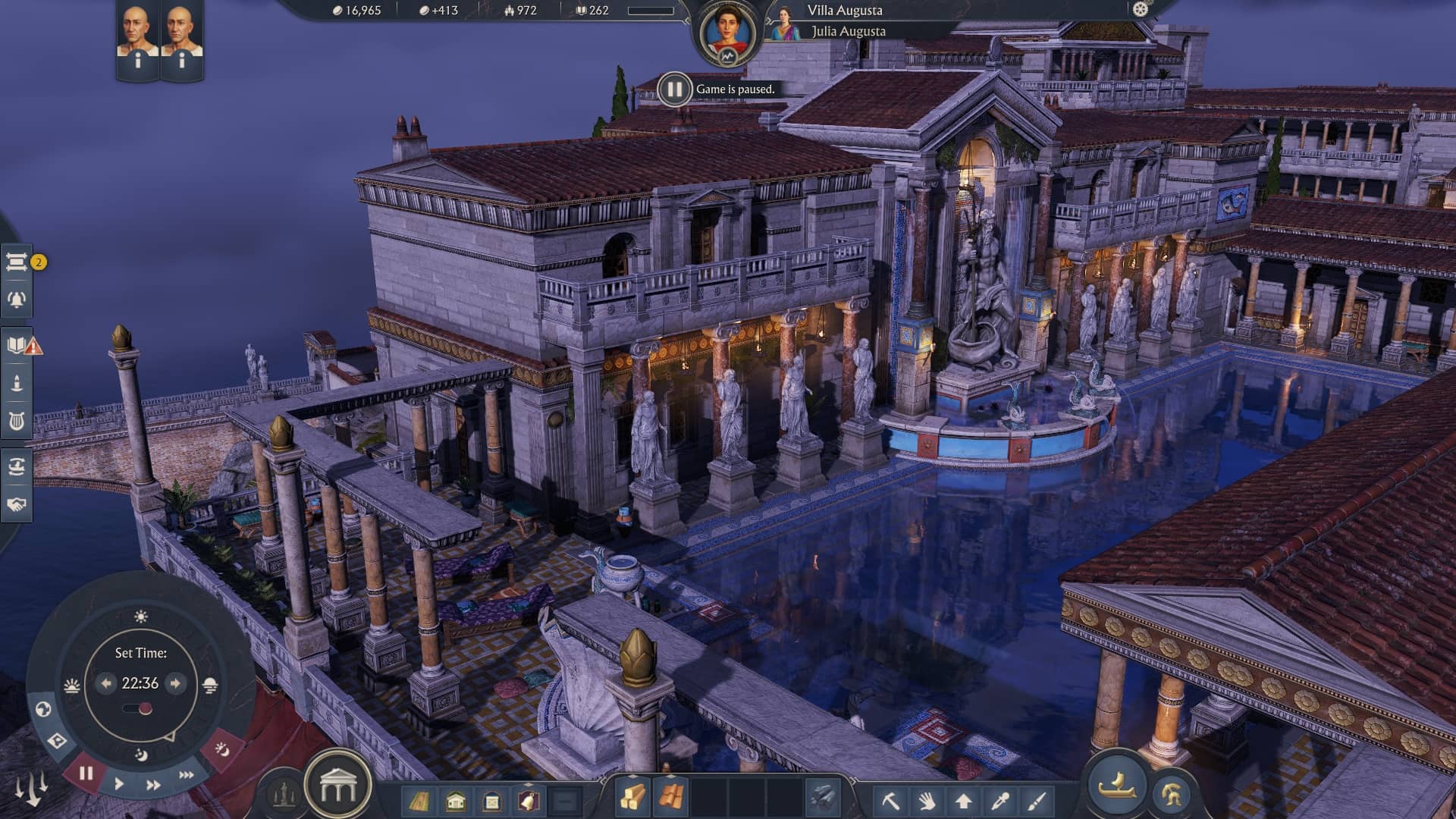Select the paintbrush tool
Viewport: 1456px width, 819px height.
pos(1037,800)
